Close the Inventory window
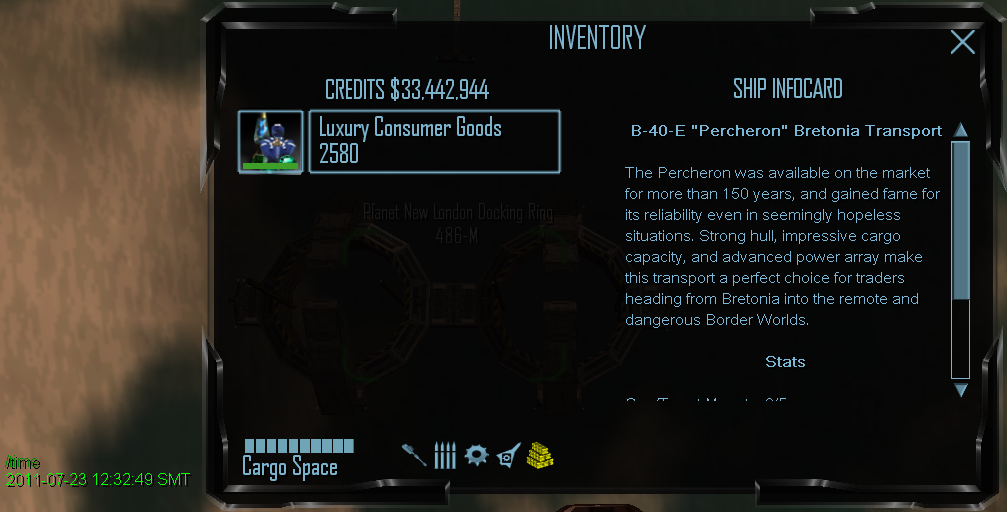 pos(962,41)
